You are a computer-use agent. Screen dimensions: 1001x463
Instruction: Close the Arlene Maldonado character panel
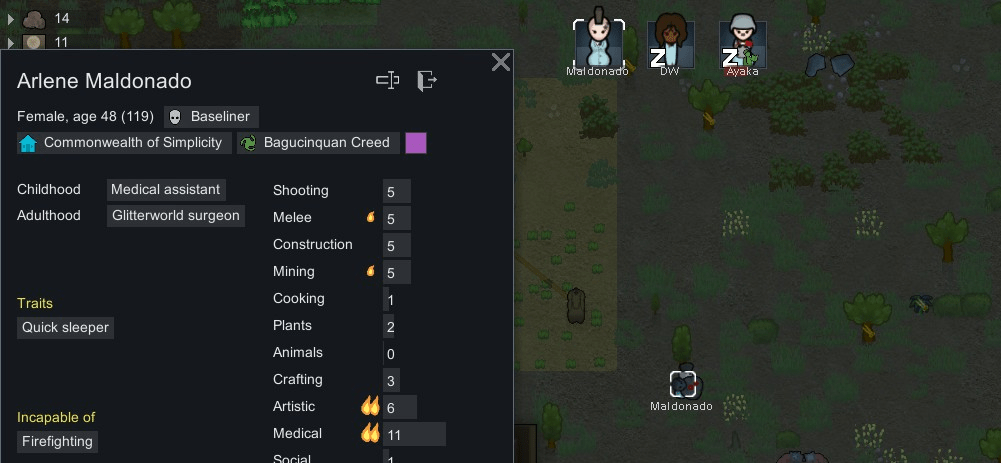[501, 63]
